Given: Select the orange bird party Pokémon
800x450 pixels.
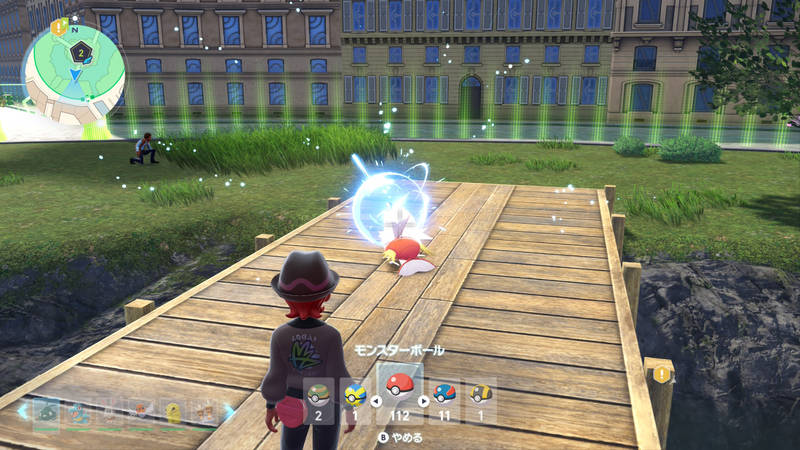Looking at the screenshot, I should pos(140,410).
